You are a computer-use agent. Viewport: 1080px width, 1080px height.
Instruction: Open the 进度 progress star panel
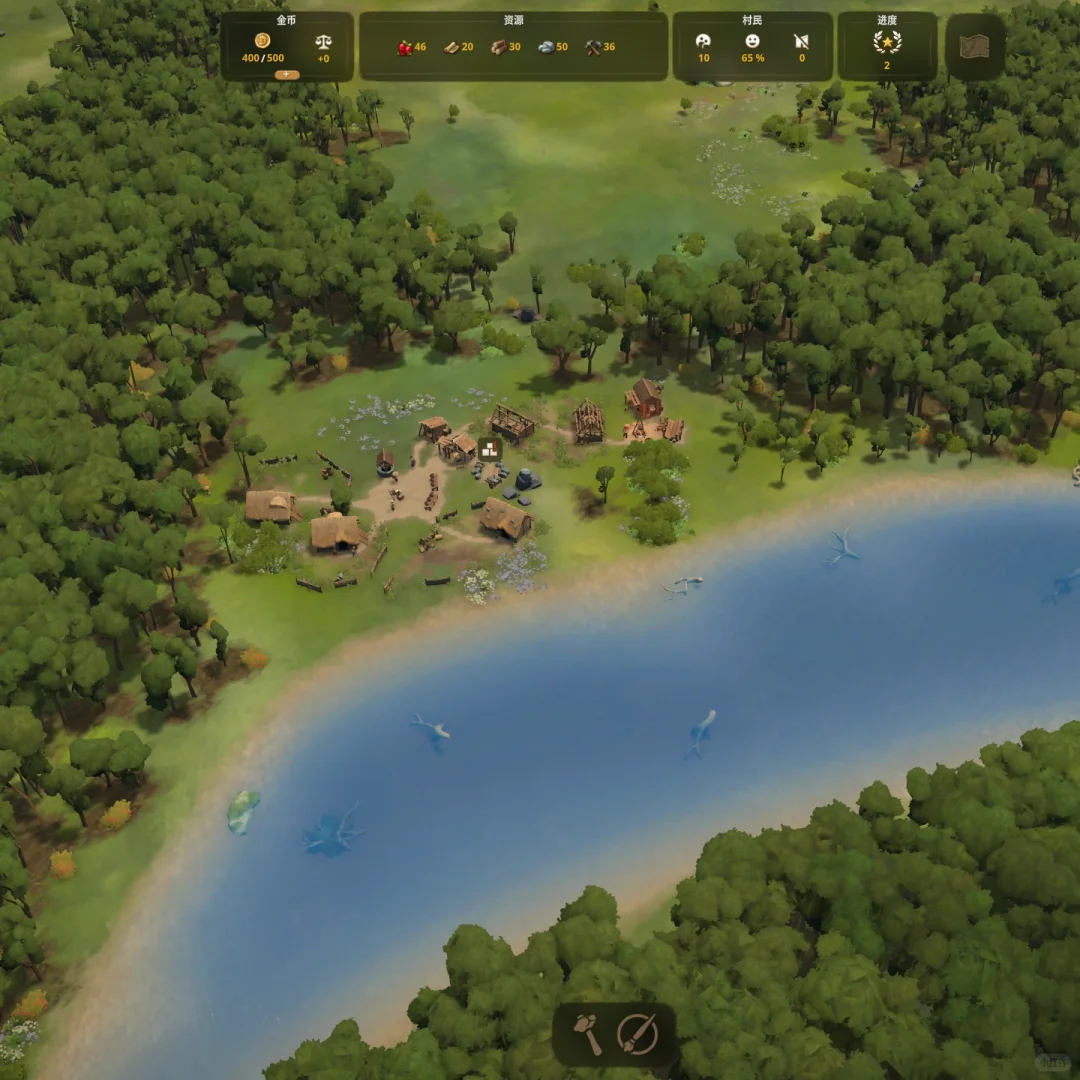[x=887, y=43]
